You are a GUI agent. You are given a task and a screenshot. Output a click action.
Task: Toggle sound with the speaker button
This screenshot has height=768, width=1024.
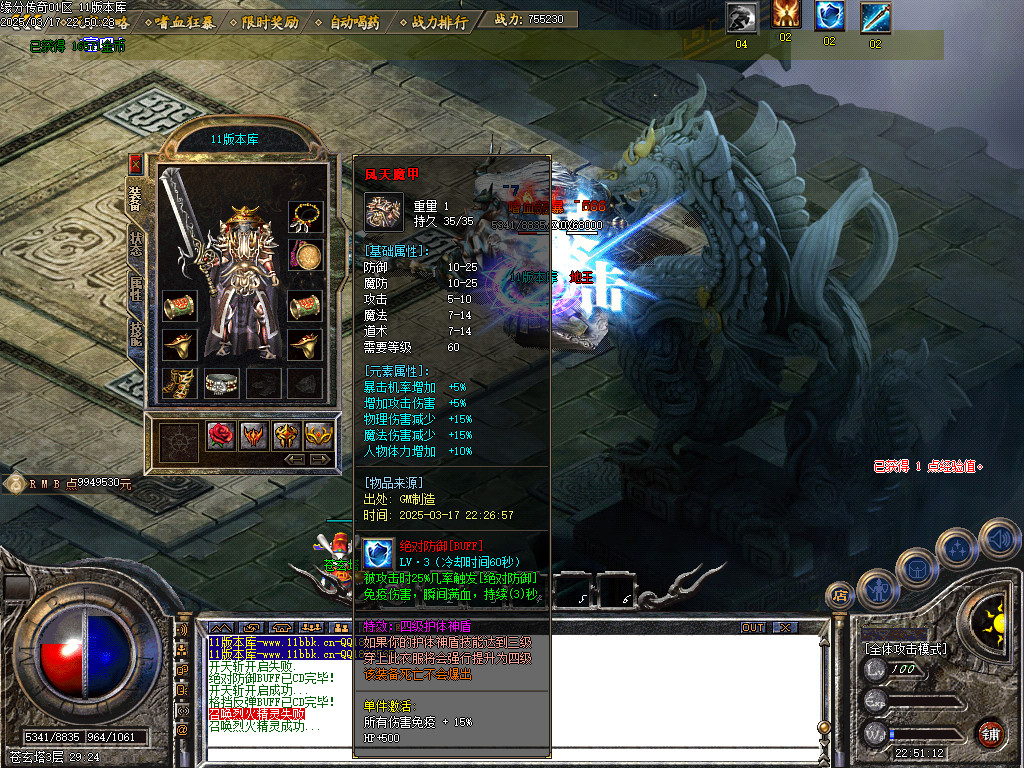[x=999, y=539]
